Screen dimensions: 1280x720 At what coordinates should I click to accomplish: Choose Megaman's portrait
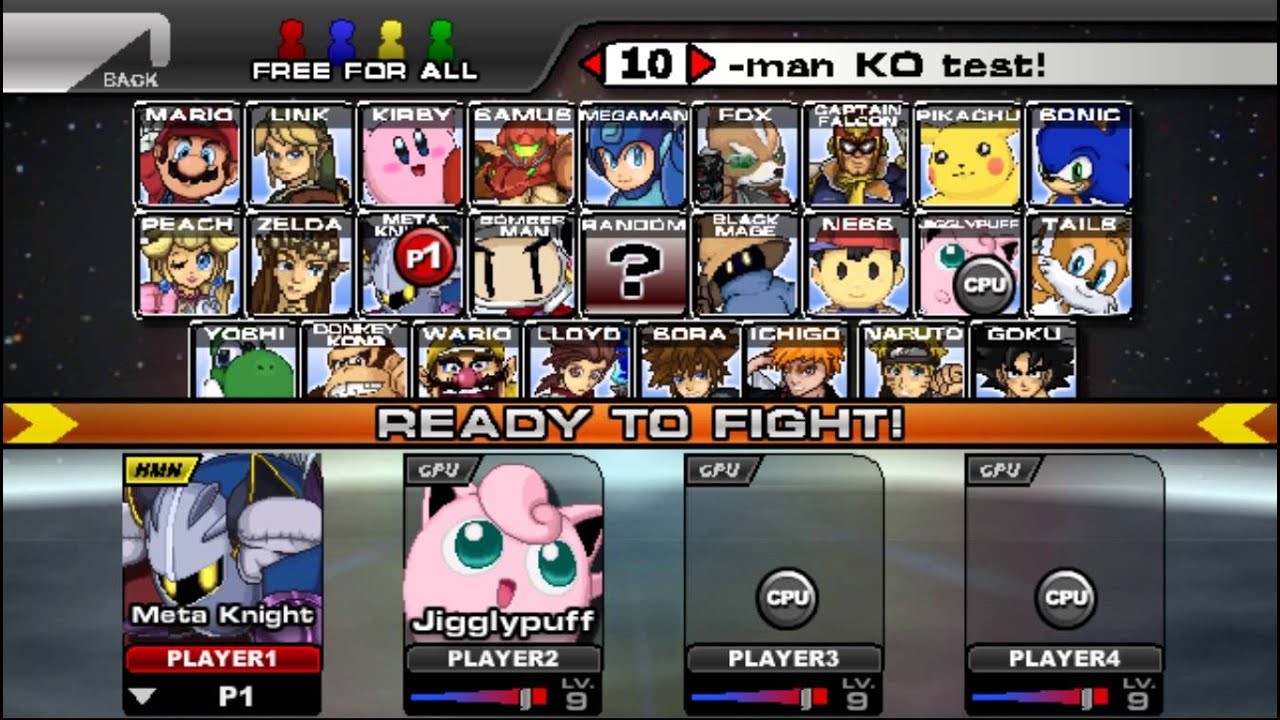pos(634,155)
